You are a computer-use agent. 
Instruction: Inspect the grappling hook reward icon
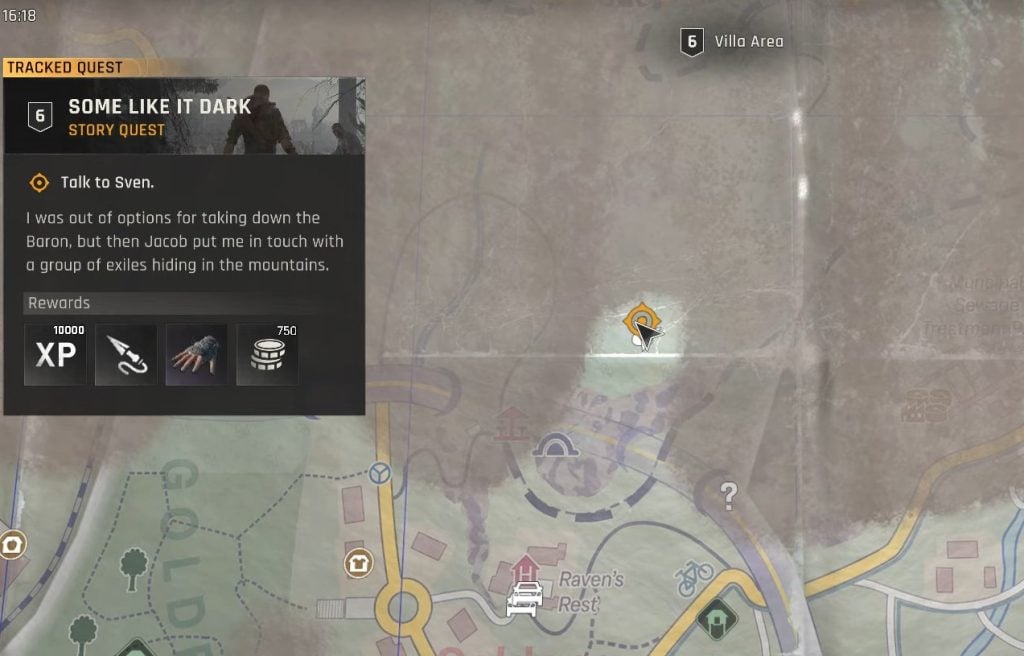coord(126,354)
